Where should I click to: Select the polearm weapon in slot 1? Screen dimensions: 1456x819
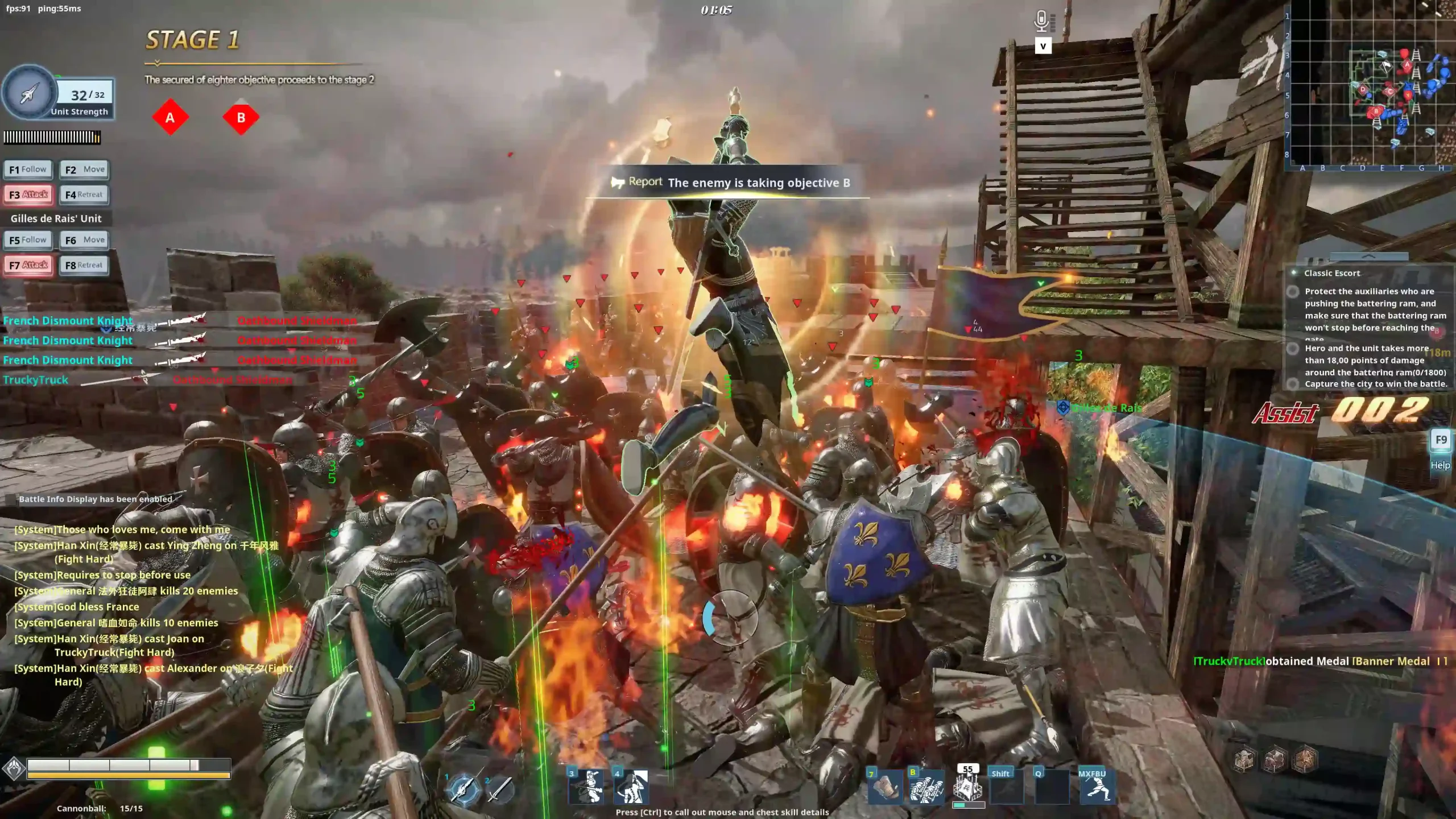463,789
